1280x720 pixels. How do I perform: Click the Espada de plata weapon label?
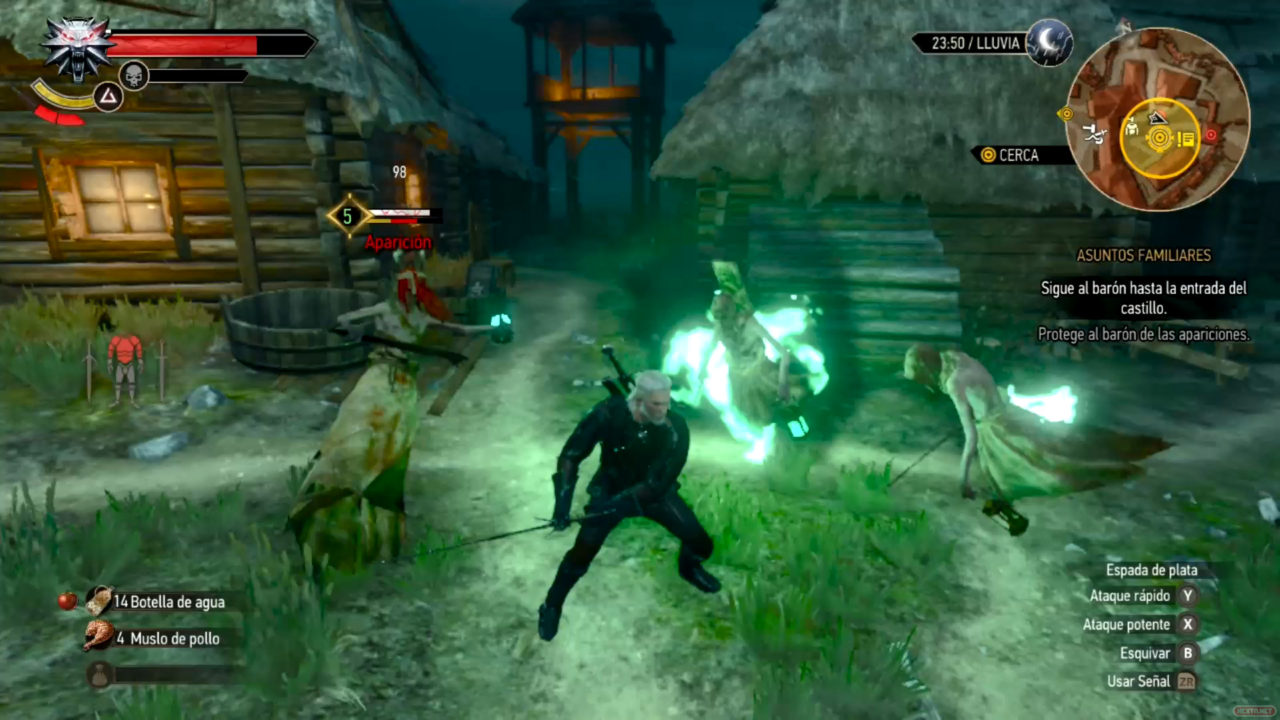tap(1151, 570)
